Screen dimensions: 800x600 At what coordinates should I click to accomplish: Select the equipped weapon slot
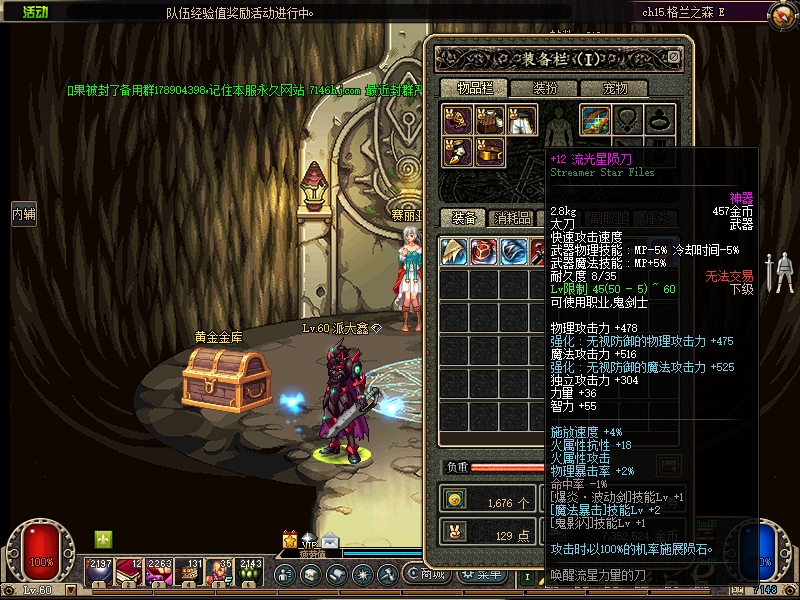(x=596, y=120)
